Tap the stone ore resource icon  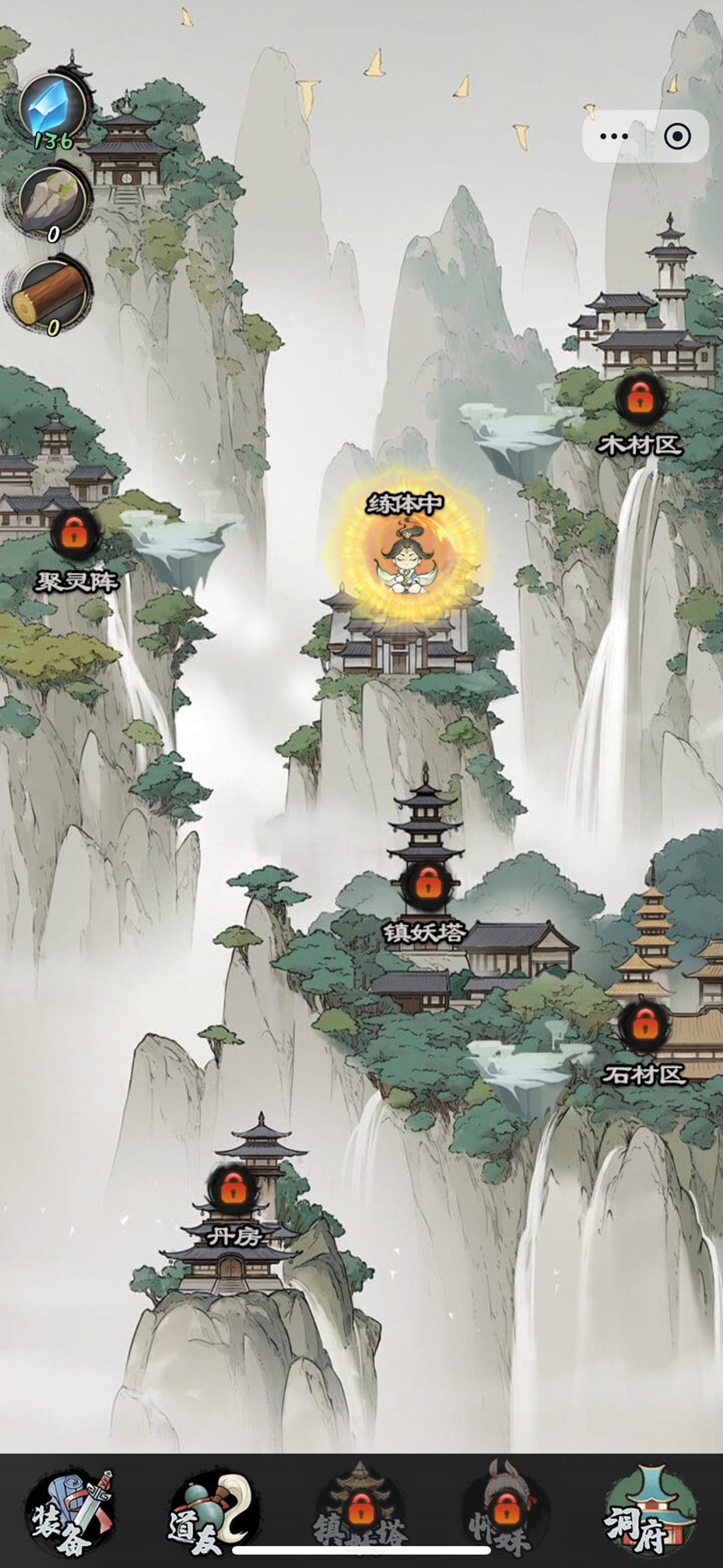tap(53, 201)
